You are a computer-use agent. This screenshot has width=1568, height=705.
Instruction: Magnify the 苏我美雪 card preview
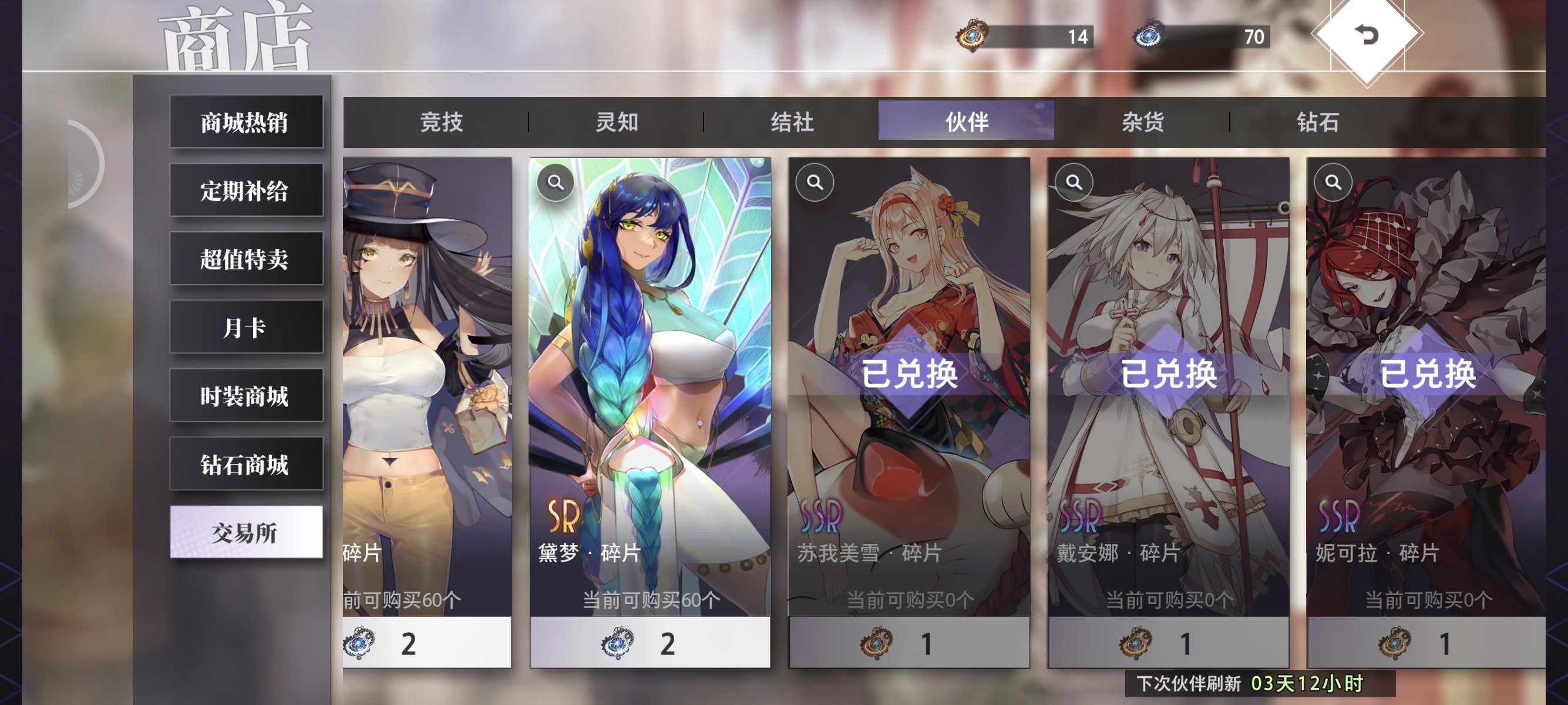tap(815, 182)
